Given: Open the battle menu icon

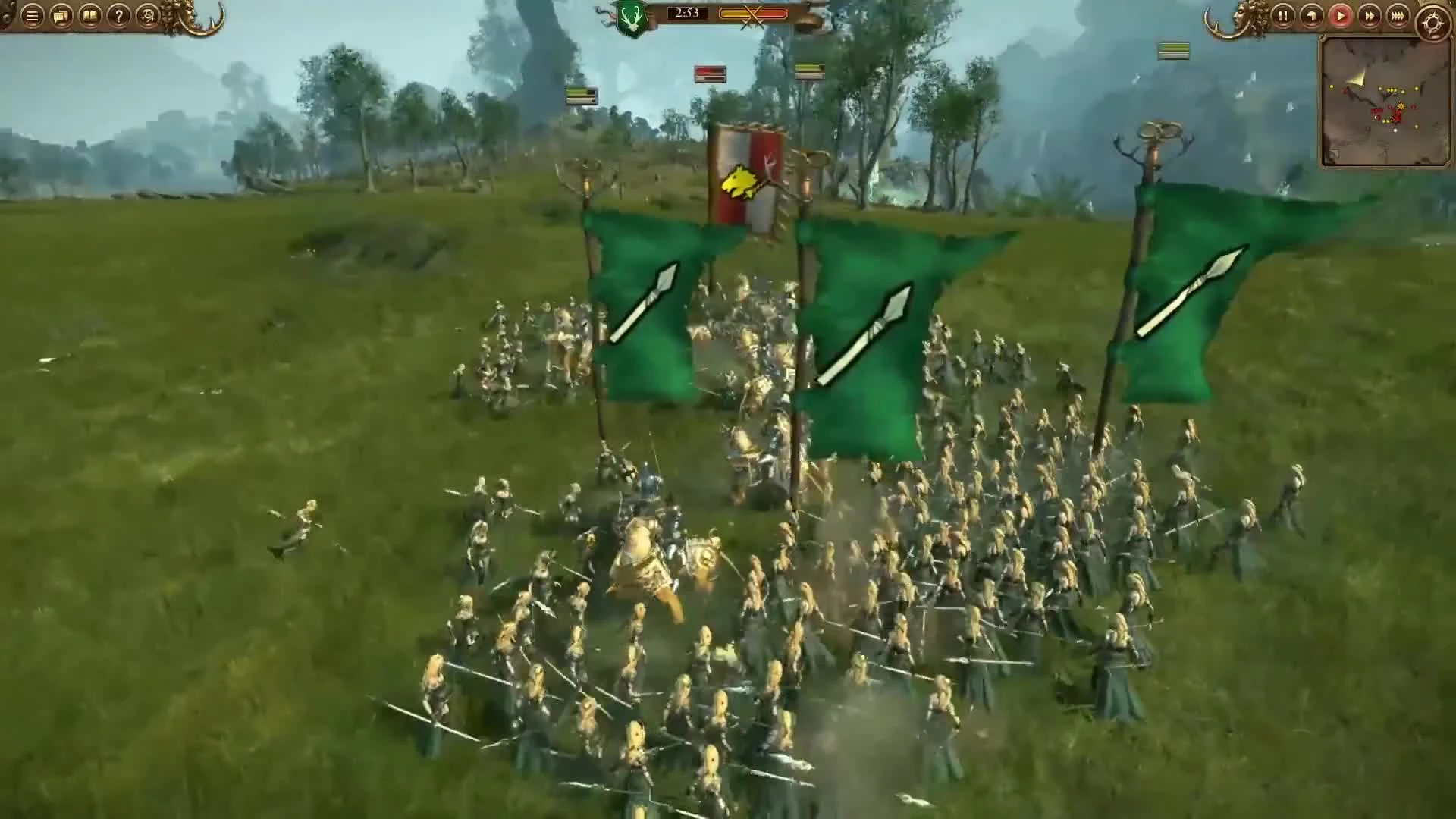Looking at the screenshot, I should coord(32,16).
